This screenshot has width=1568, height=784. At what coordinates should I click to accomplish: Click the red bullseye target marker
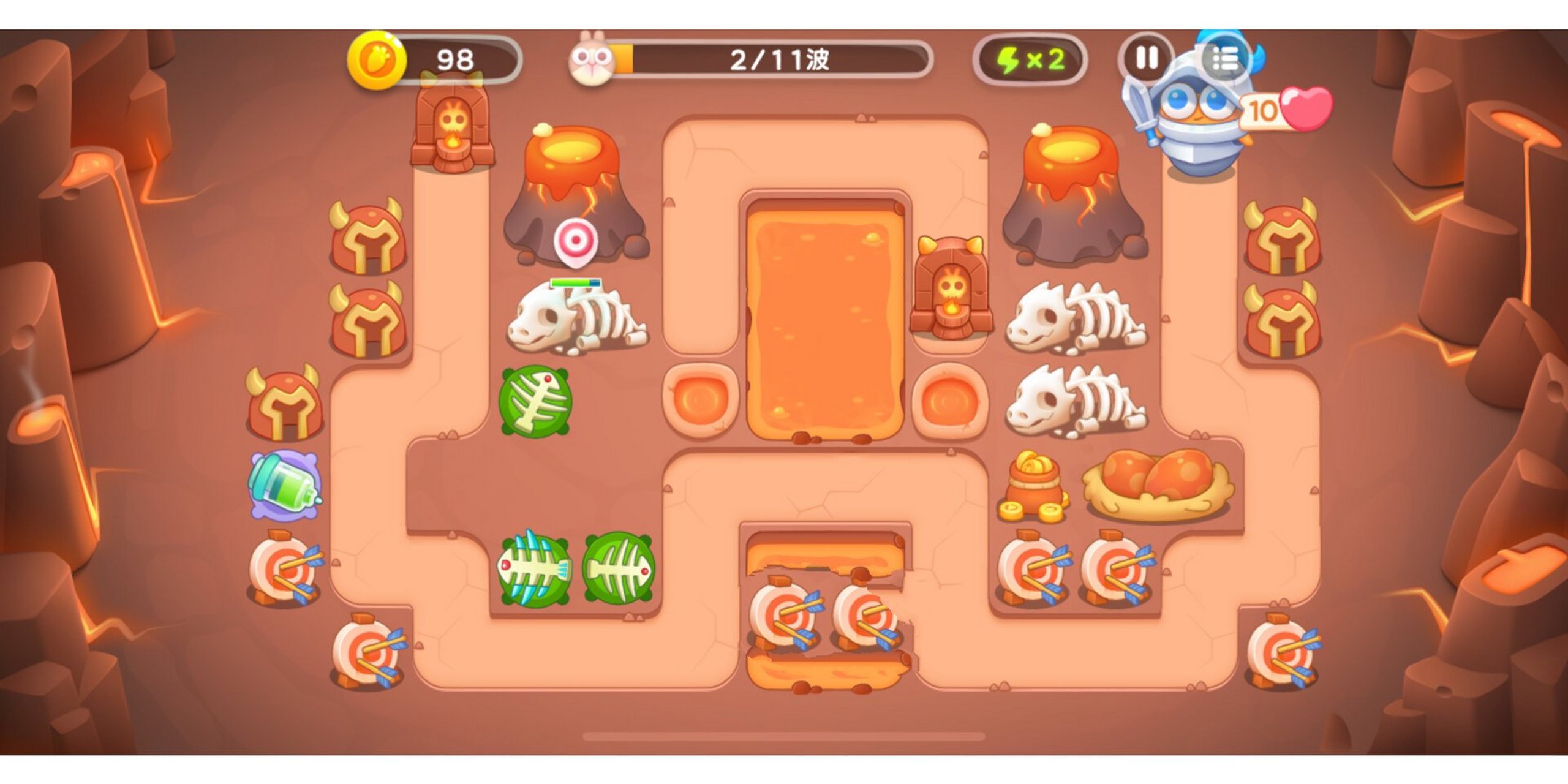[x=576, y=241]
